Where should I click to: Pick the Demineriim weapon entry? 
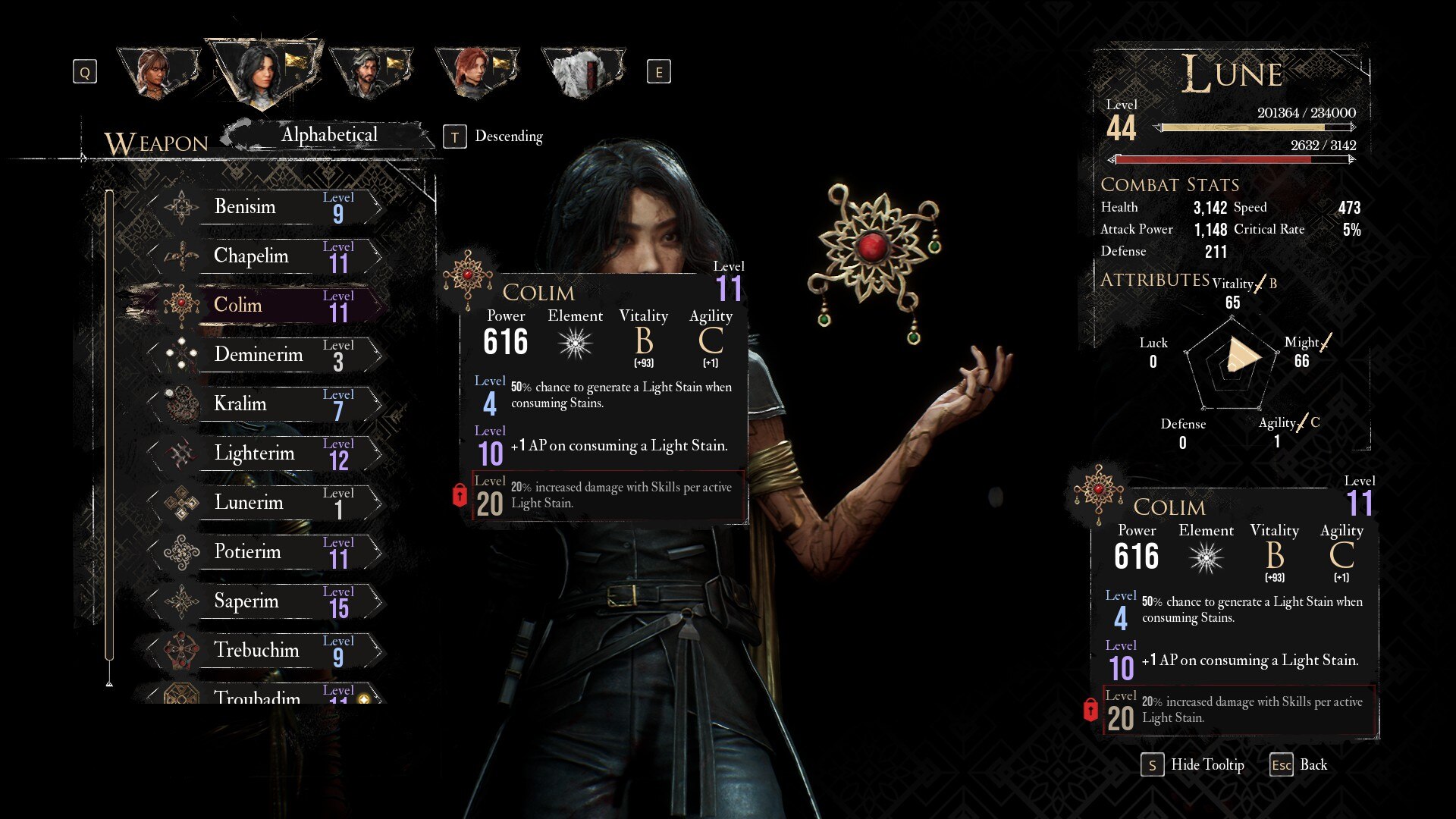click(265, 354)
